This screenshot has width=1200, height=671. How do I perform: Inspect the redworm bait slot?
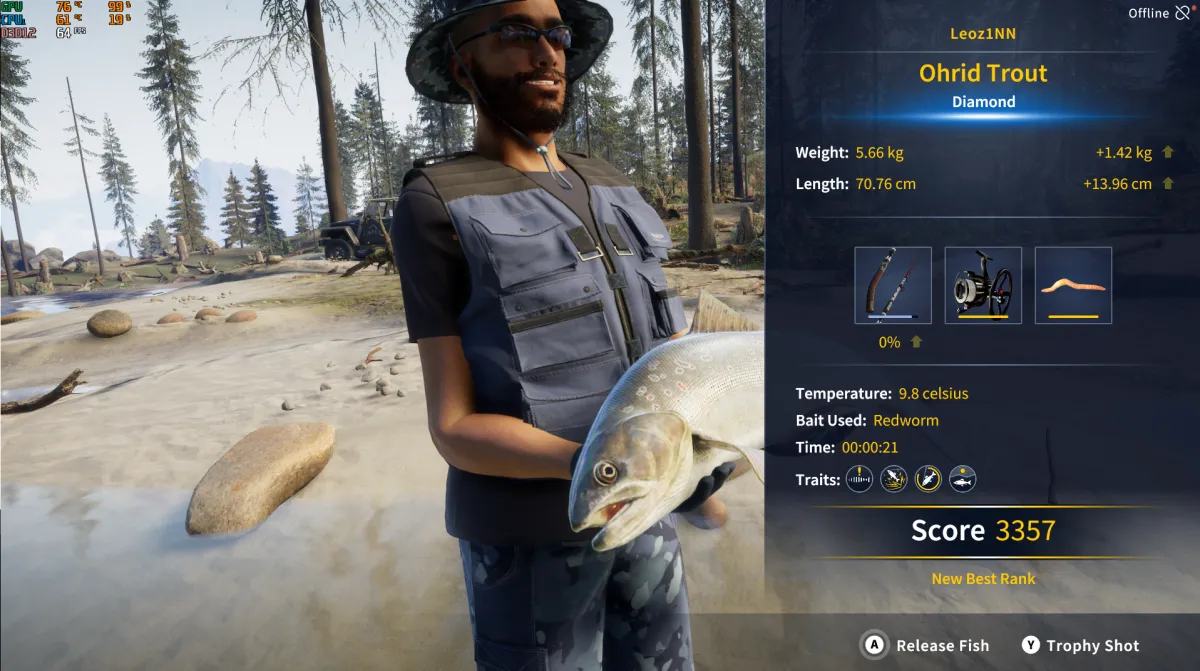coord(1073,285)
